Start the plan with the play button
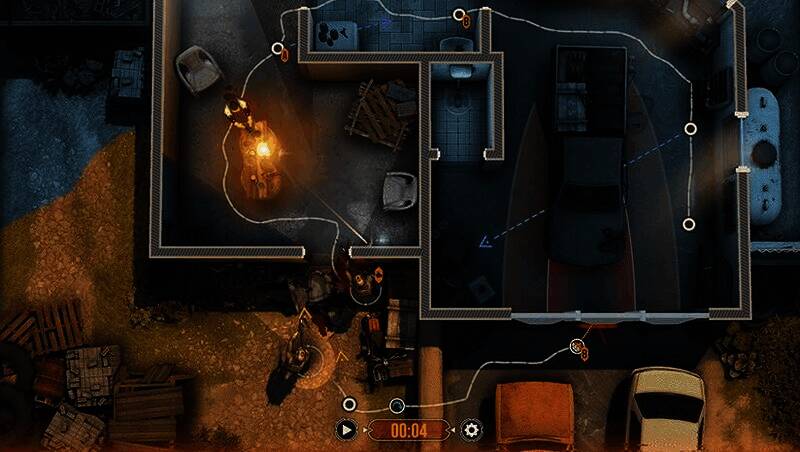This screenshot has width=800, height=452. point(347,430)
